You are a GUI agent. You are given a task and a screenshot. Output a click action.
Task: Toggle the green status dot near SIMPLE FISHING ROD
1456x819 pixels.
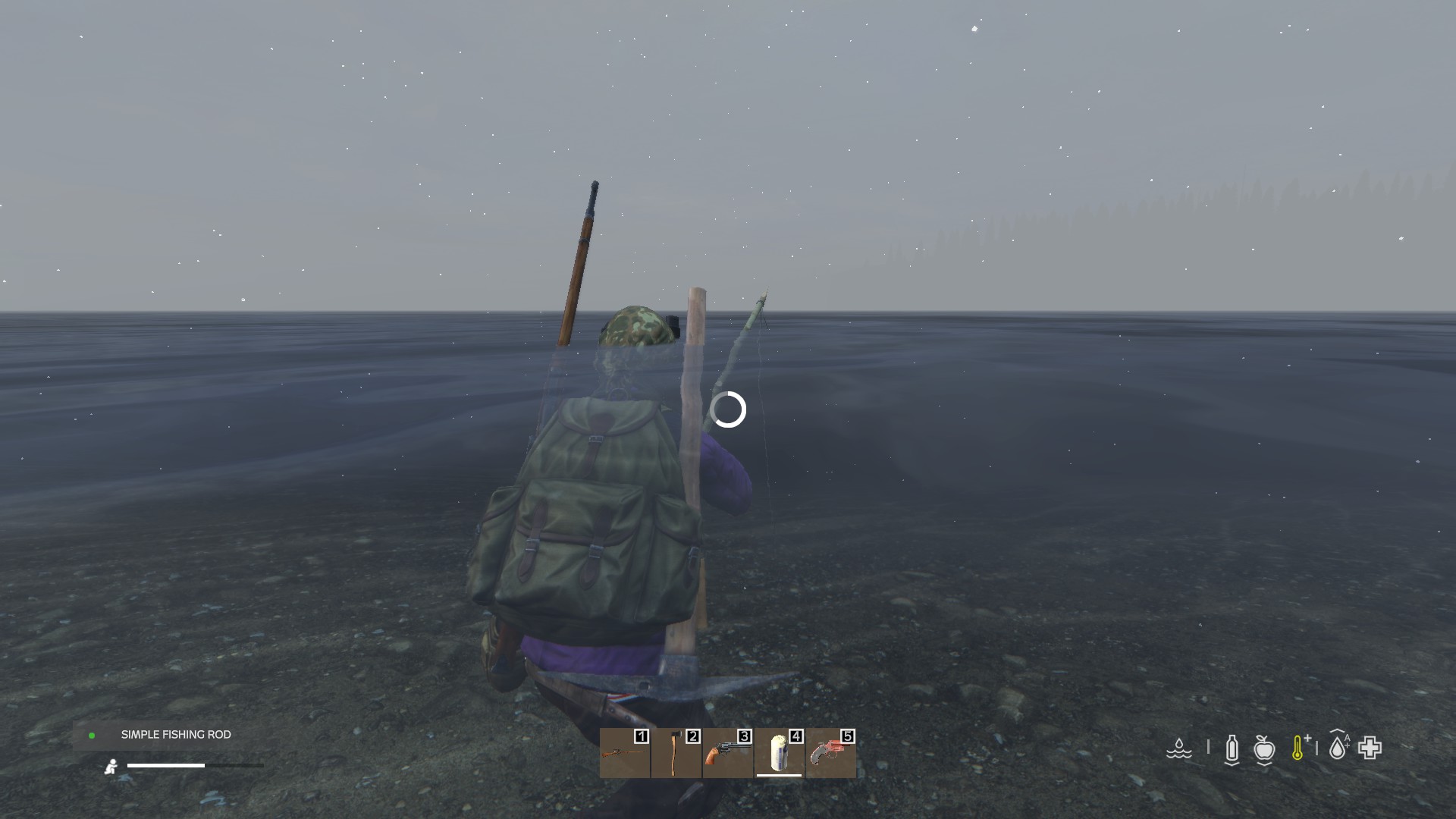tap(93, 735)
